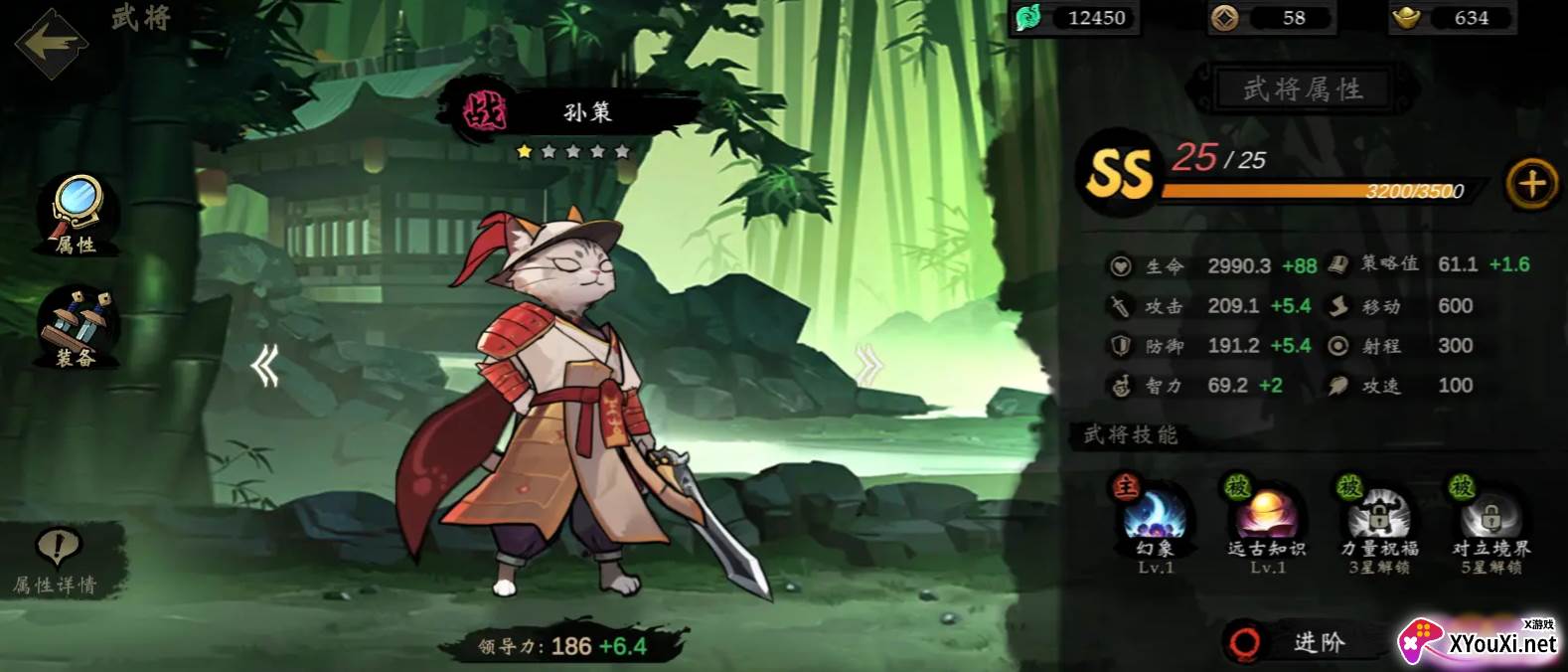The height and width of the screenshot is (672, 1568).
Task: Open the XYouXi.net watermark link
Action: [x=1479, y=642]
